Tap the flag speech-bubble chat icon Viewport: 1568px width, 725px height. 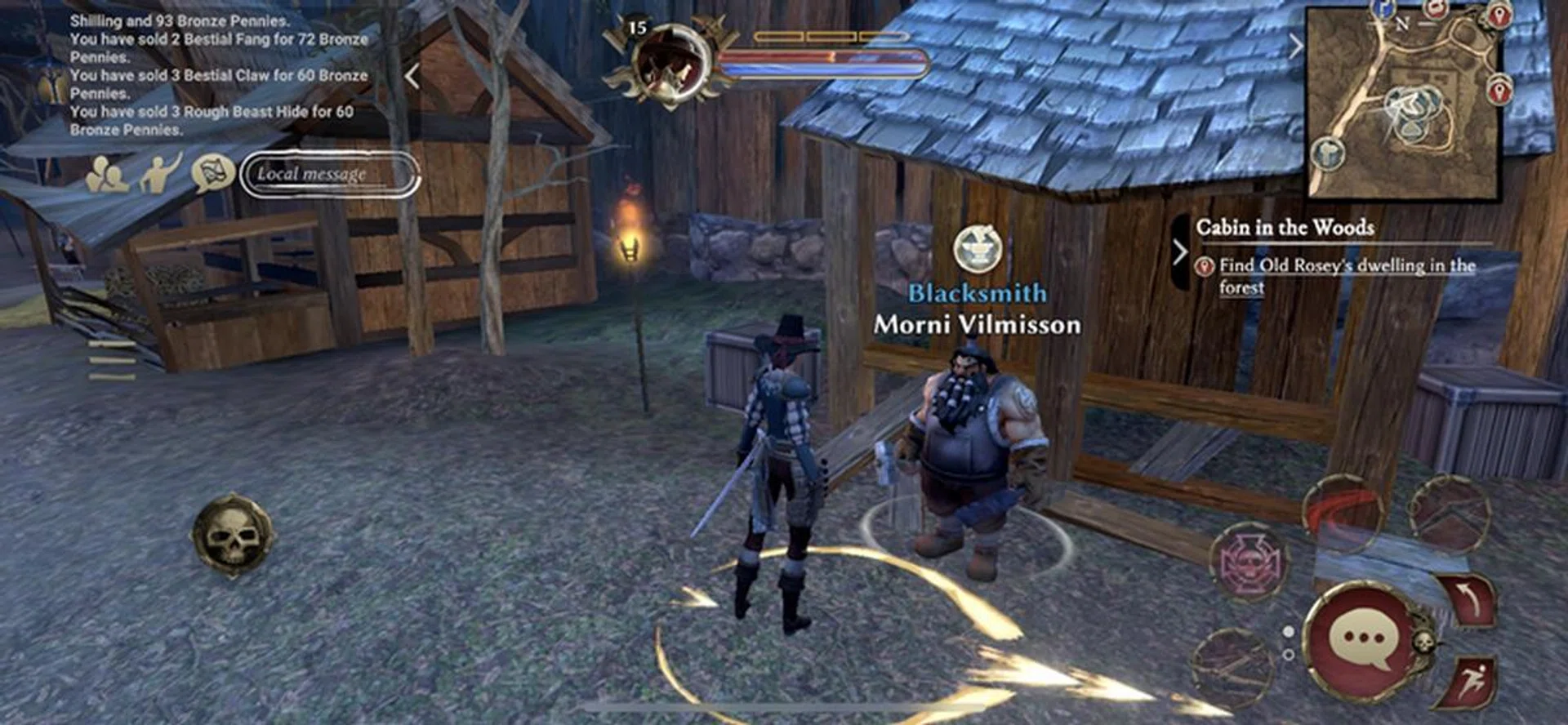click(x=211, y=173)
